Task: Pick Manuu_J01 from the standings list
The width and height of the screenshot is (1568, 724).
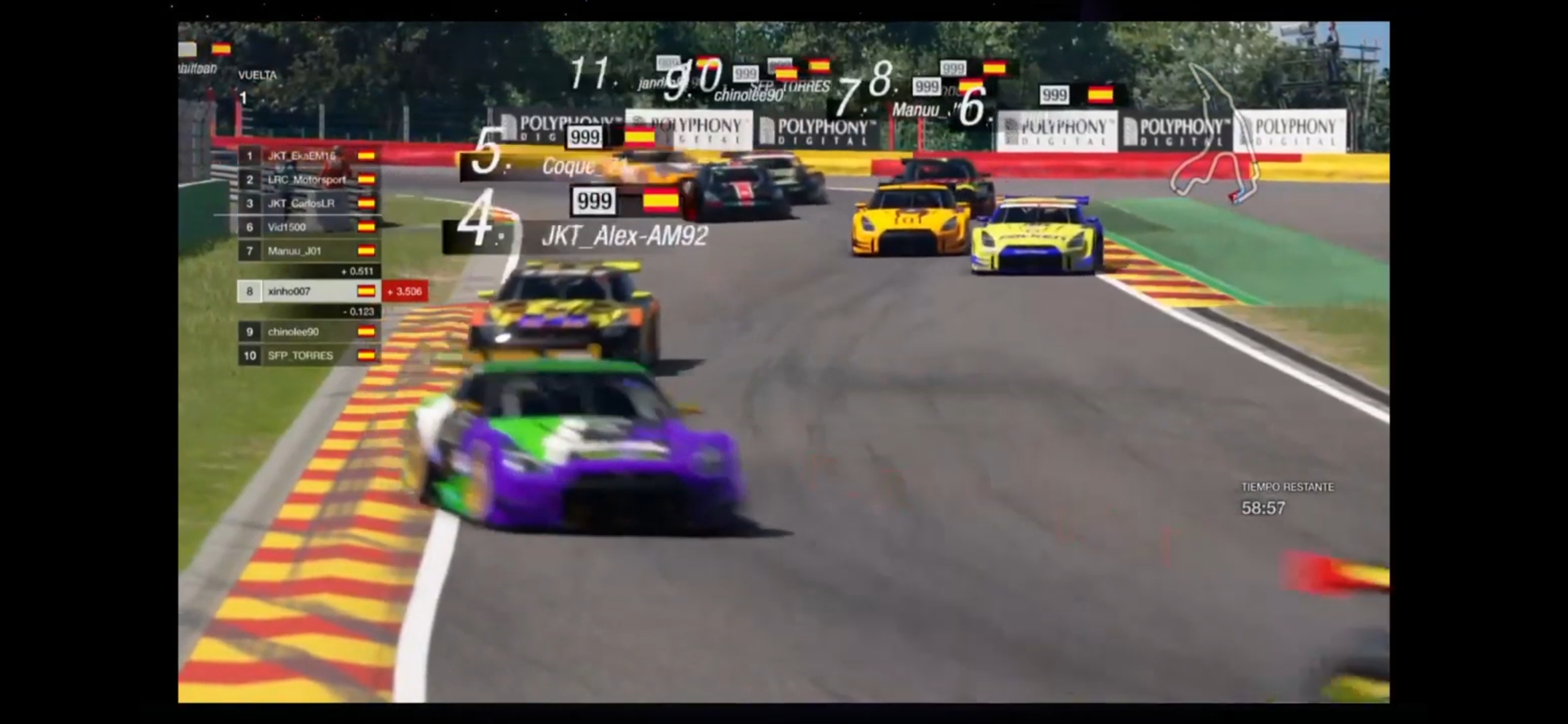Action: [309, 251]
